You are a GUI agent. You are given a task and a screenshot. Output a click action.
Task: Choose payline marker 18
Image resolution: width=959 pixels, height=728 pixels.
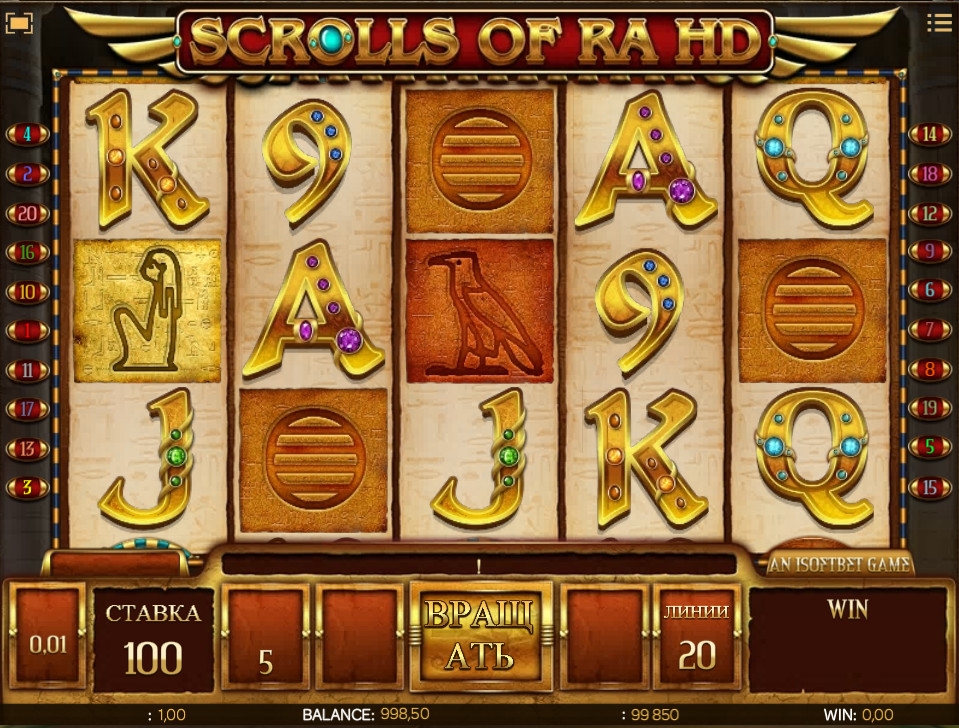(x=930, y=174)
